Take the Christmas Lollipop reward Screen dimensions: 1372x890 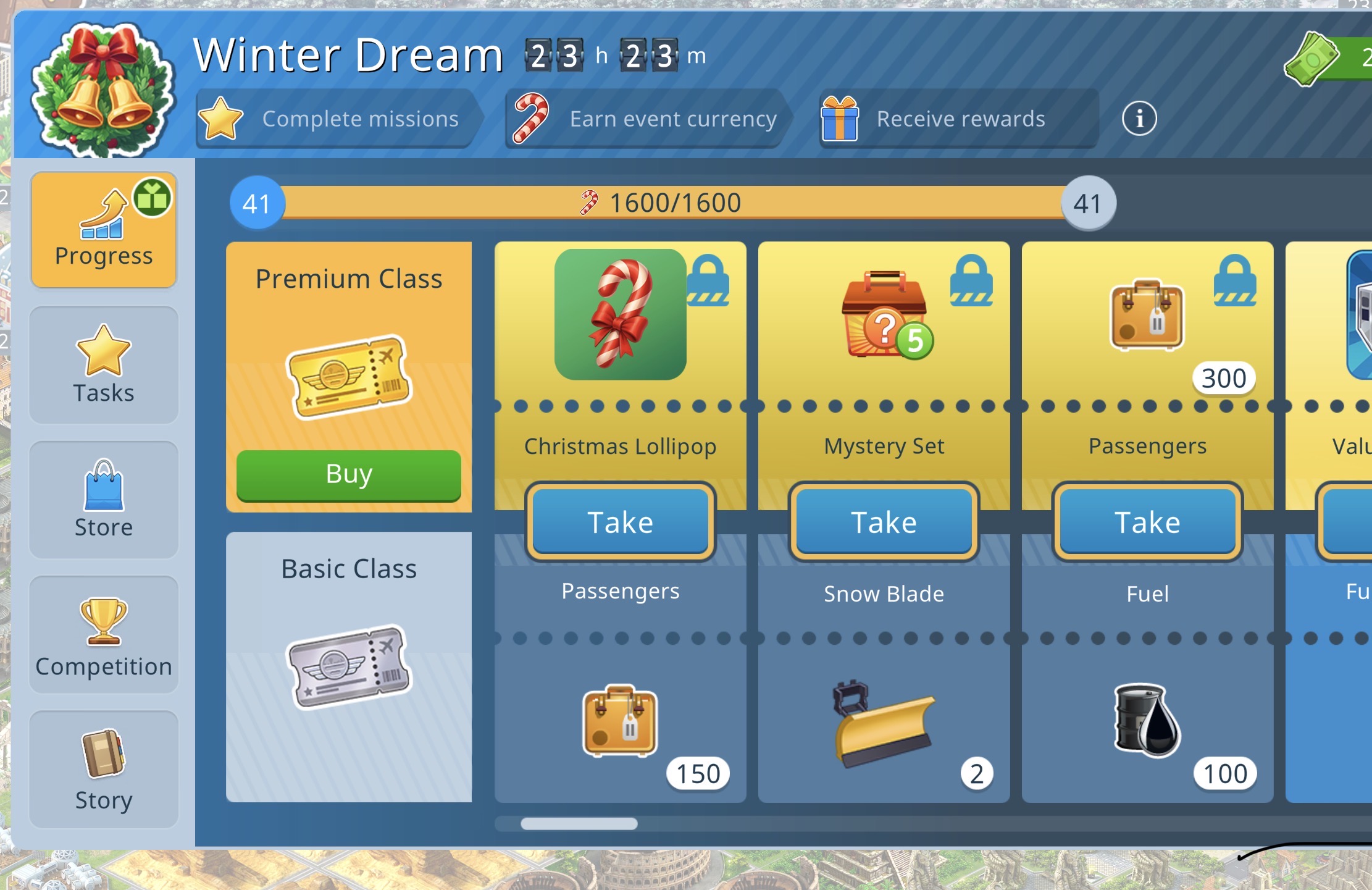click(620, 523)
